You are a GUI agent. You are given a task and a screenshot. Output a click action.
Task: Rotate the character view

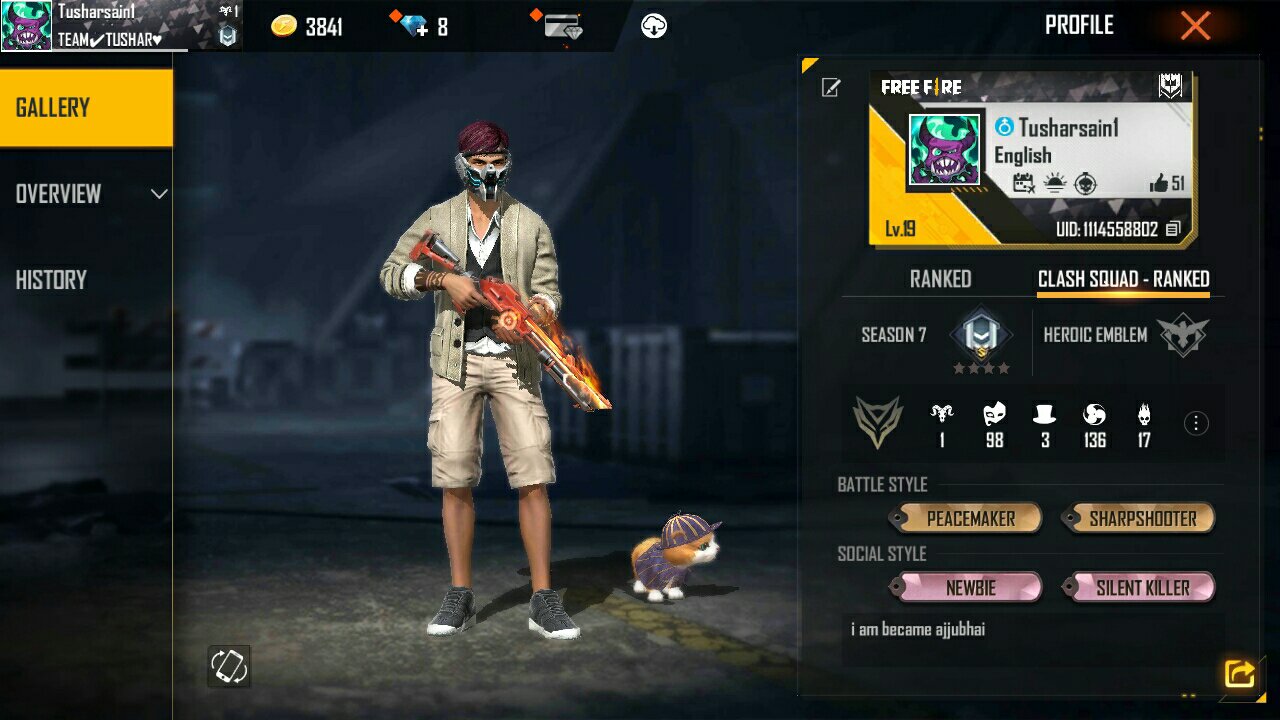[x=229, y=666]
